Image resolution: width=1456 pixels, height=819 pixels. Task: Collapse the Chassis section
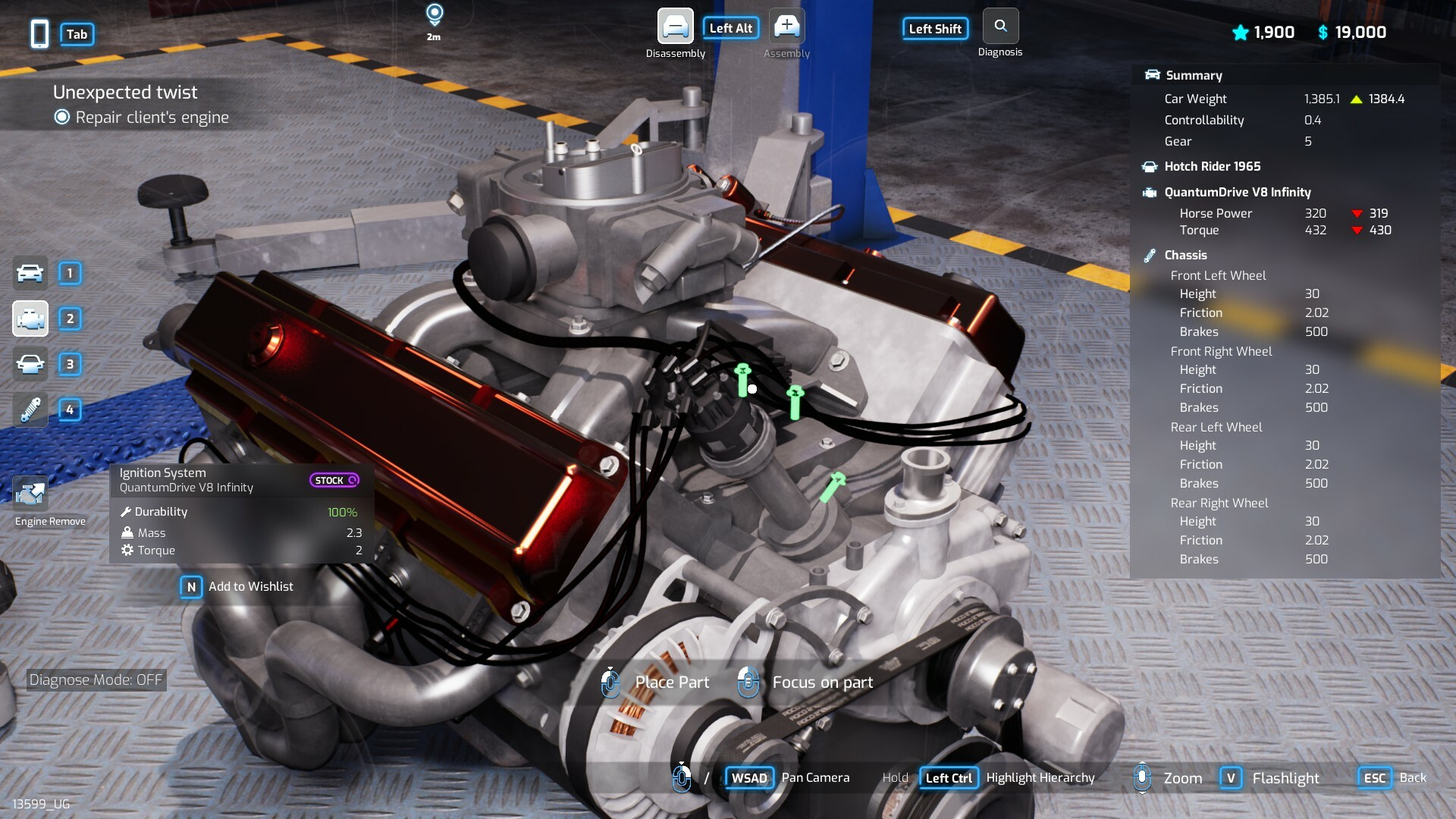[1185, 255]
